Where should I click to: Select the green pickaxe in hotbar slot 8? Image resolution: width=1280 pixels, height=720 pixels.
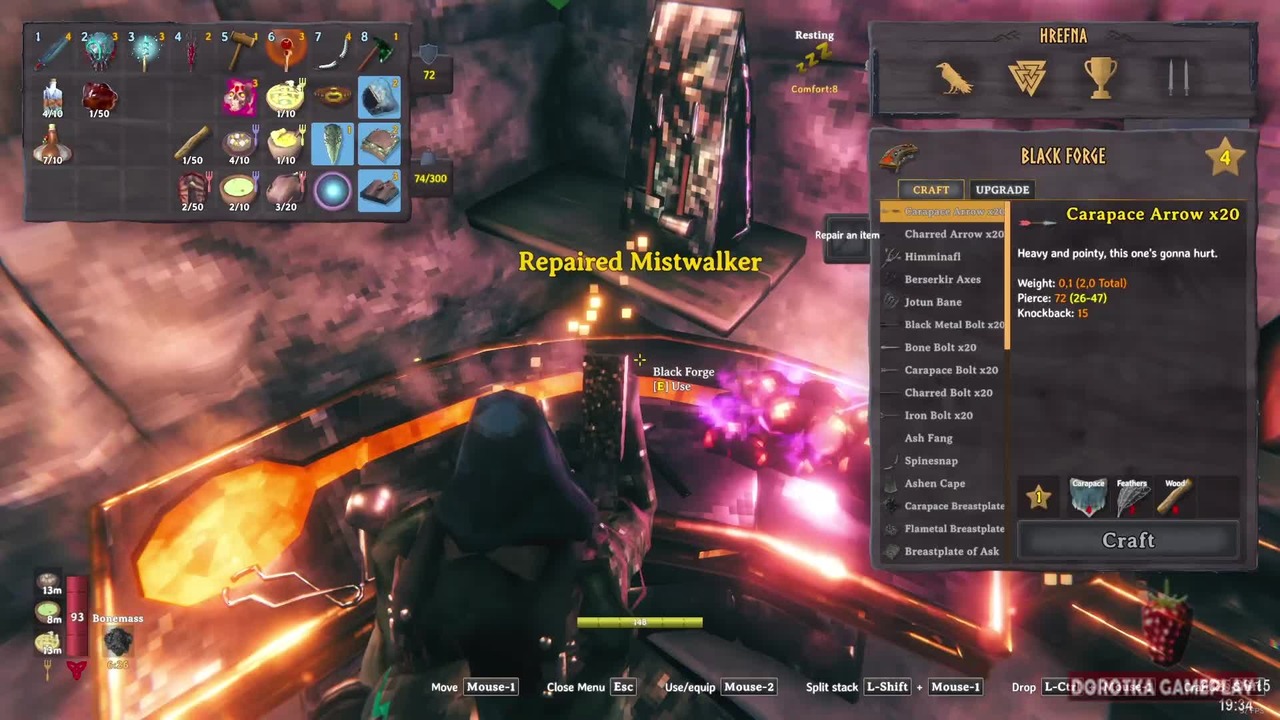tap(379, 50)
